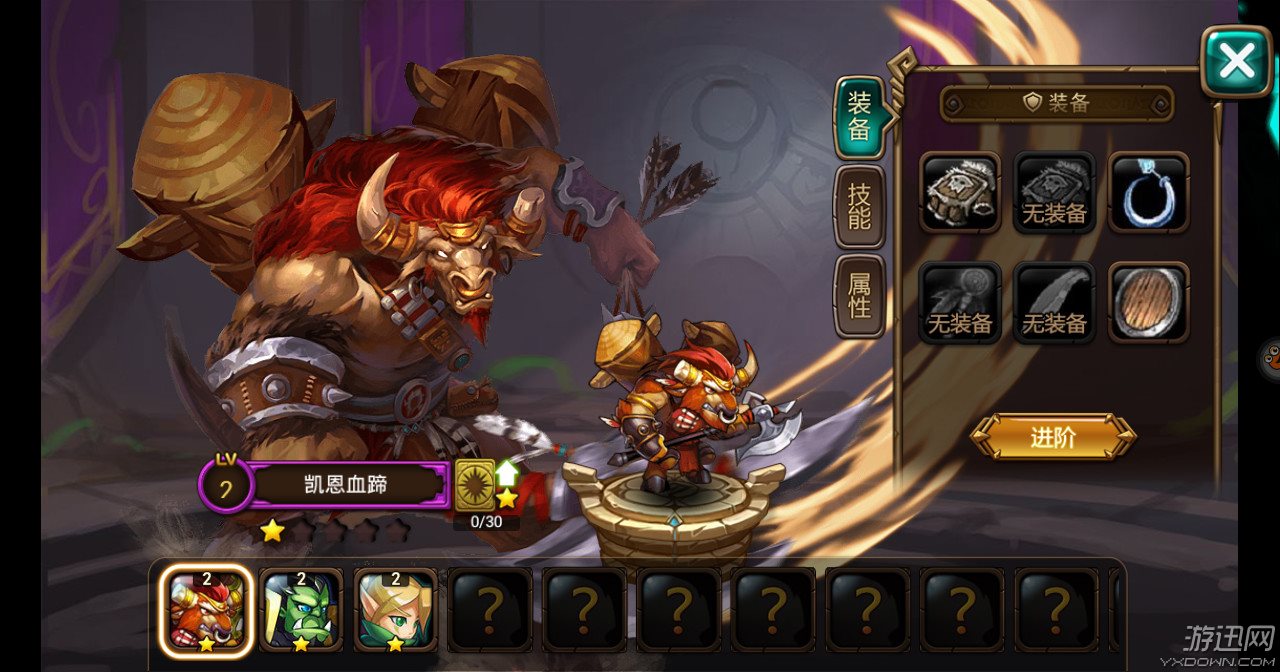Select the silver ring equipment slot
Viewport: 1280px width, 672px height.
pyautogui.click(x=1148, y=192)
